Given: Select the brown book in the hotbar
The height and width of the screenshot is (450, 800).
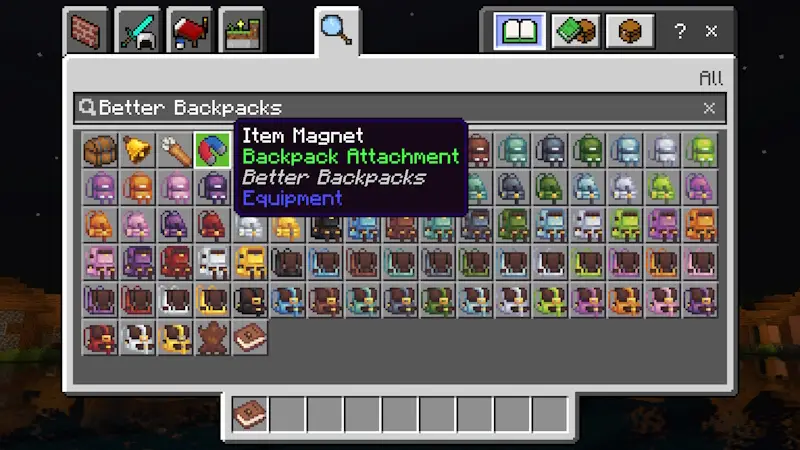Looking at the screenshot, I should 250,413.
